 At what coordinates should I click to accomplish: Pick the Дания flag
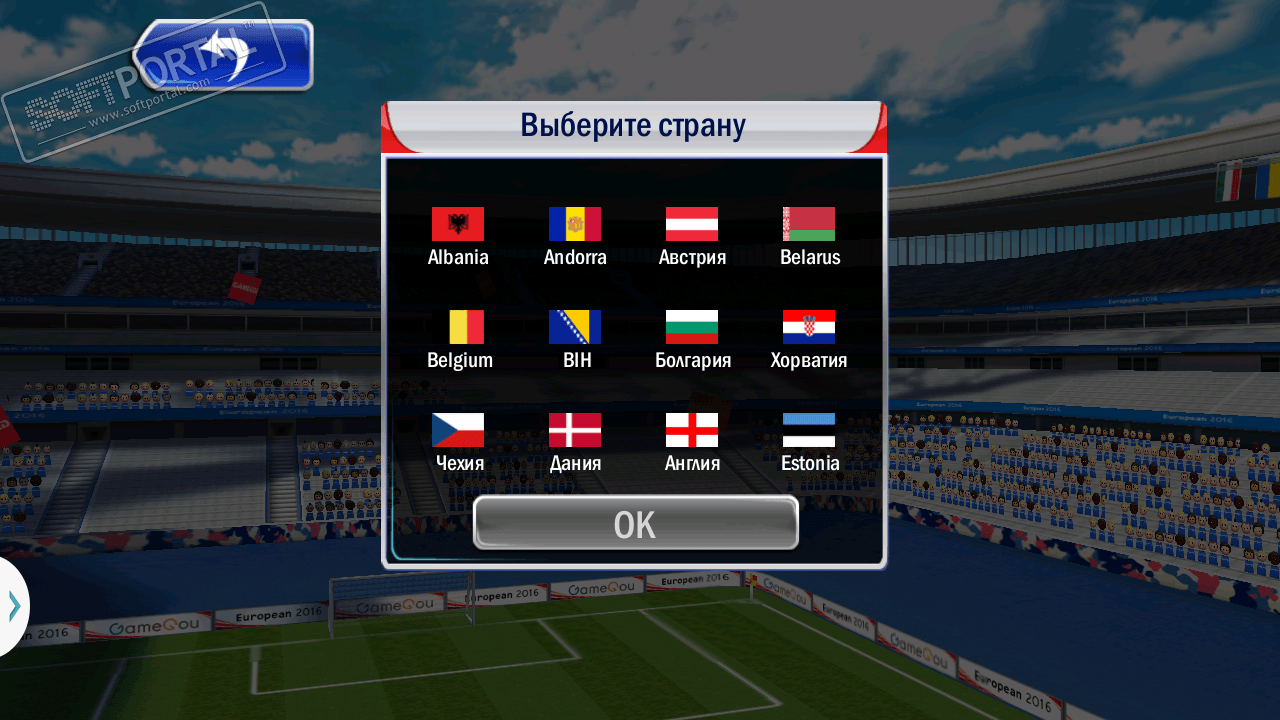575,431
